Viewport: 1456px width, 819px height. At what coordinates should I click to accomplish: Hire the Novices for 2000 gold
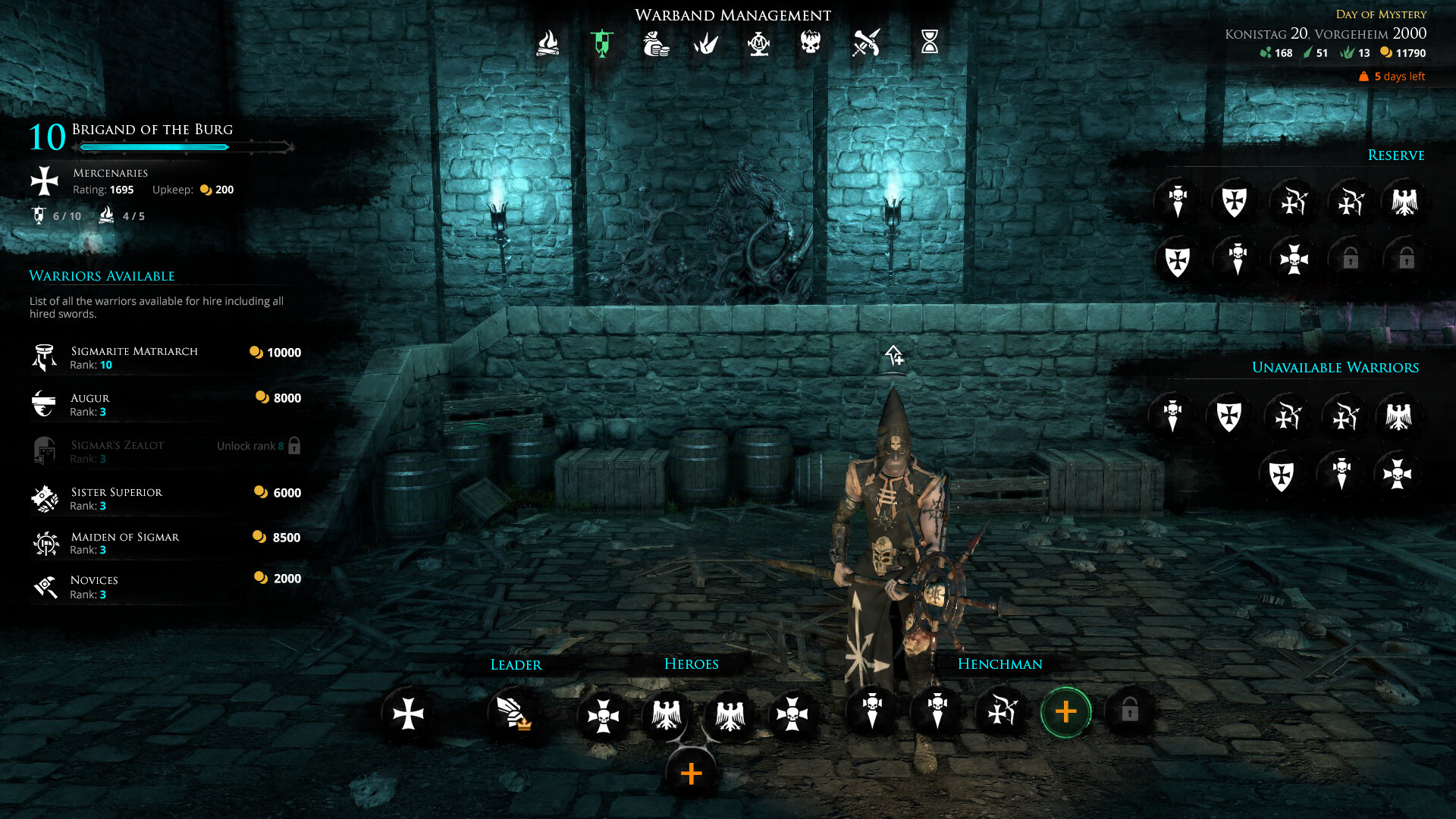click(165, 586)
